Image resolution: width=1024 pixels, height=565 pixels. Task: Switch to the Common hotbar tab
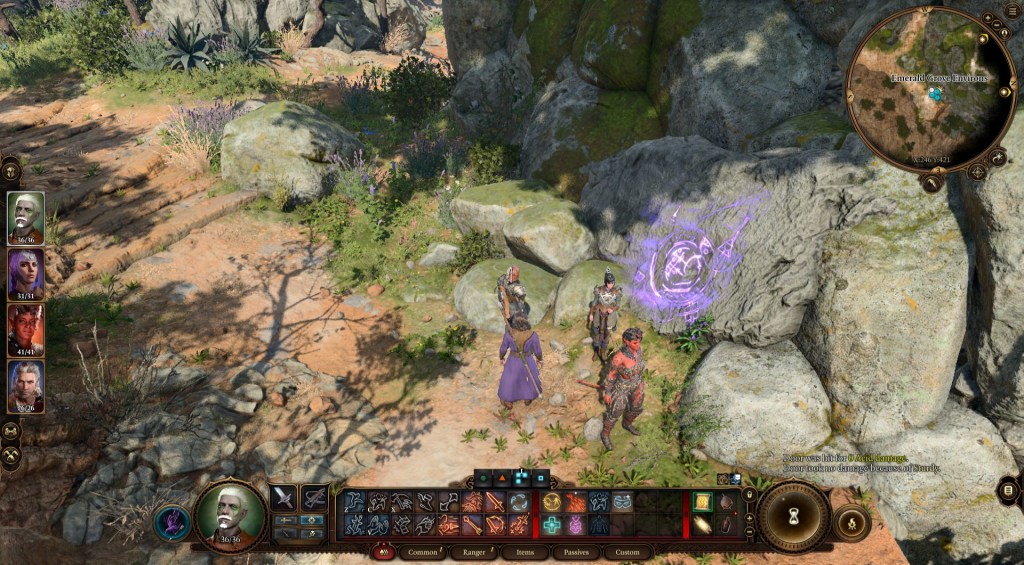(423, 552)
